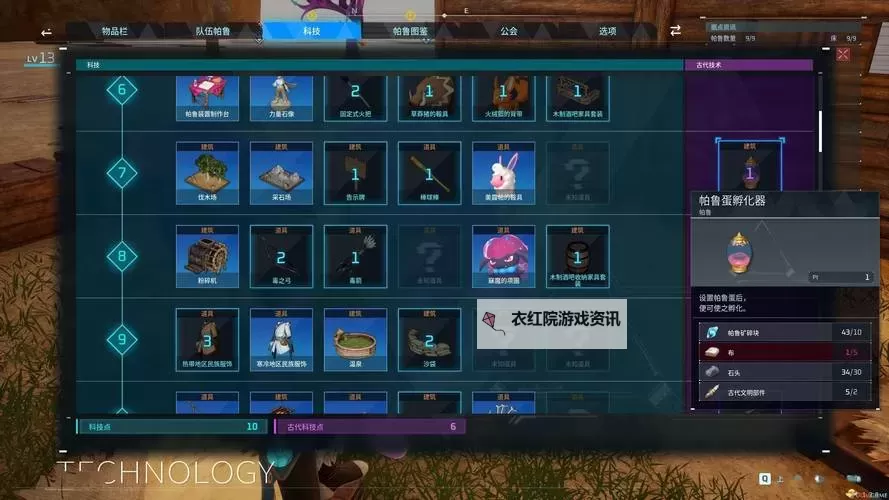Close the technology menu with the red X
This screenshot has width=889, height=500.
point(843,54)
